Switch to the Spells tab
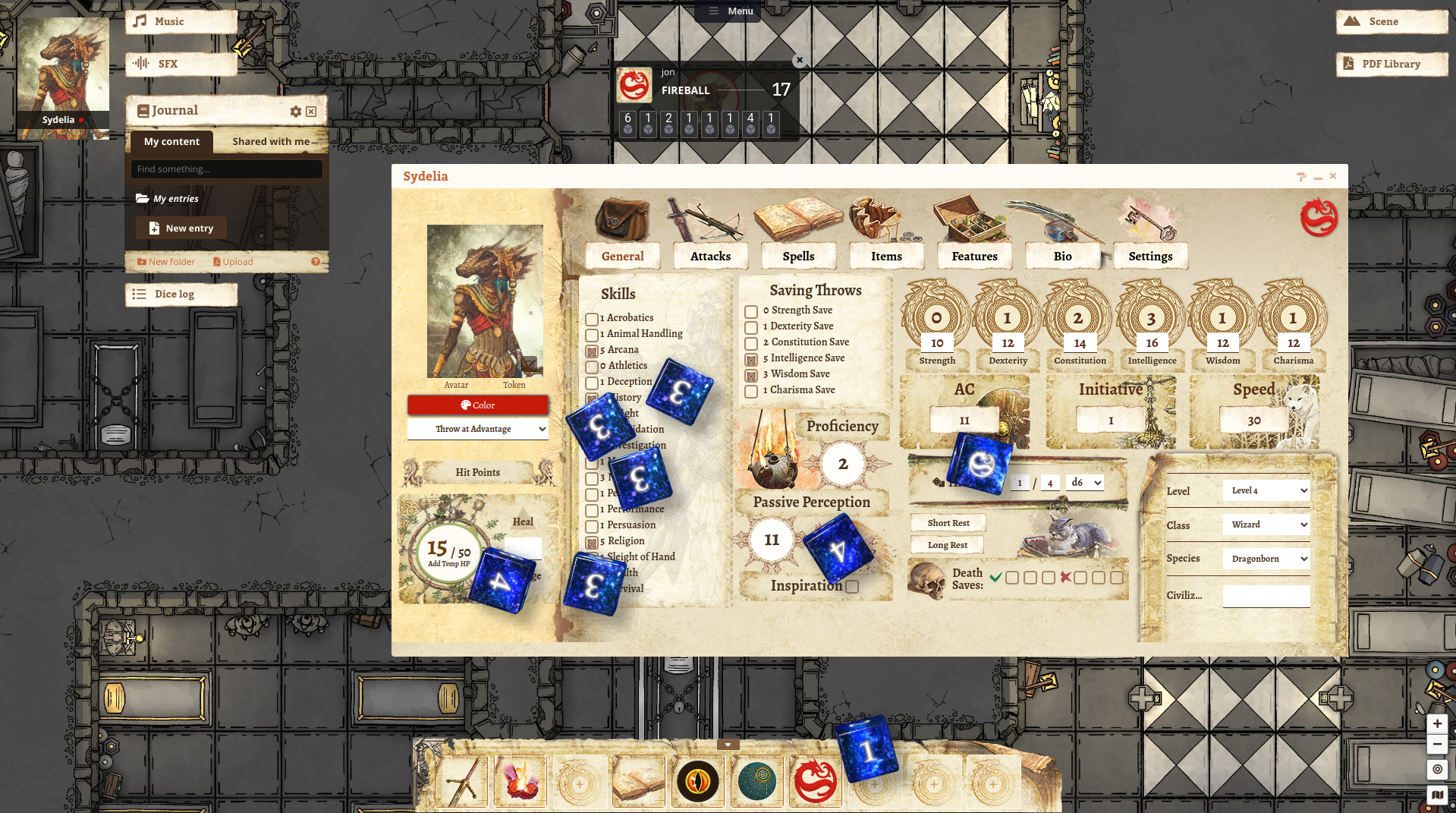The image size is (1456, 813). (799, 256)
